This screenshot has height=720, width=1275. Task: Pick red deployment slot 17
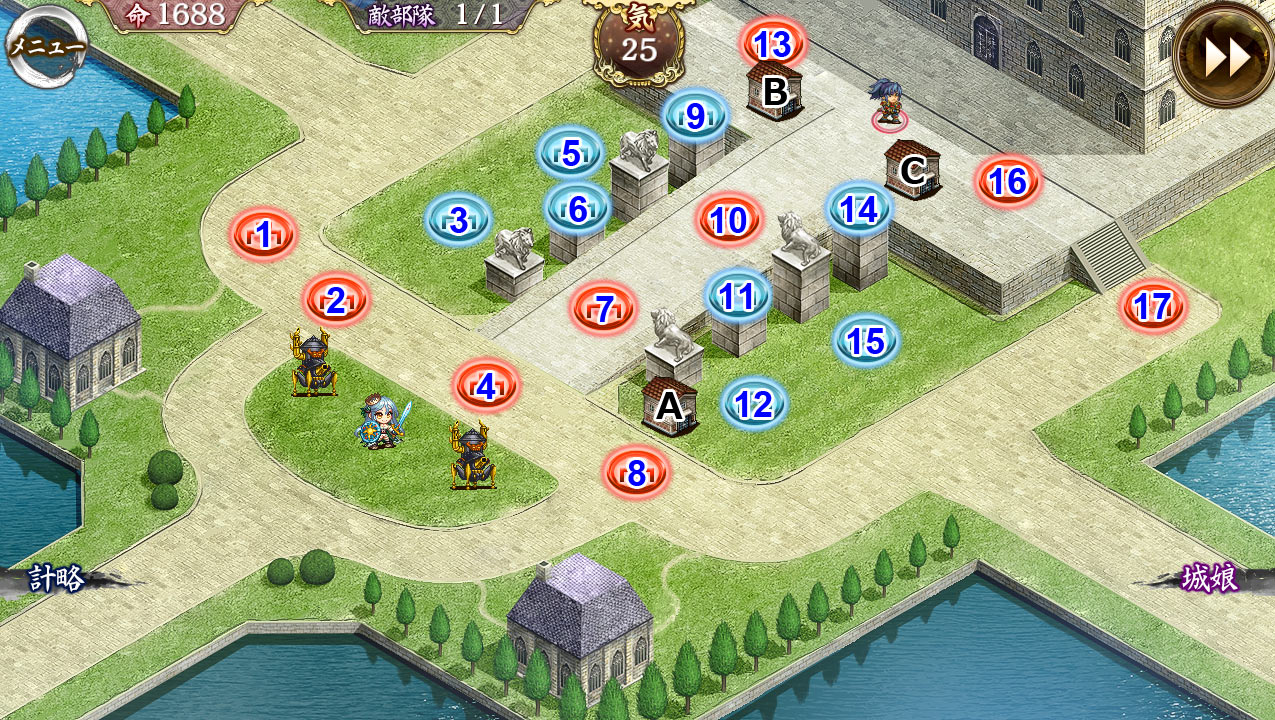1153,306
